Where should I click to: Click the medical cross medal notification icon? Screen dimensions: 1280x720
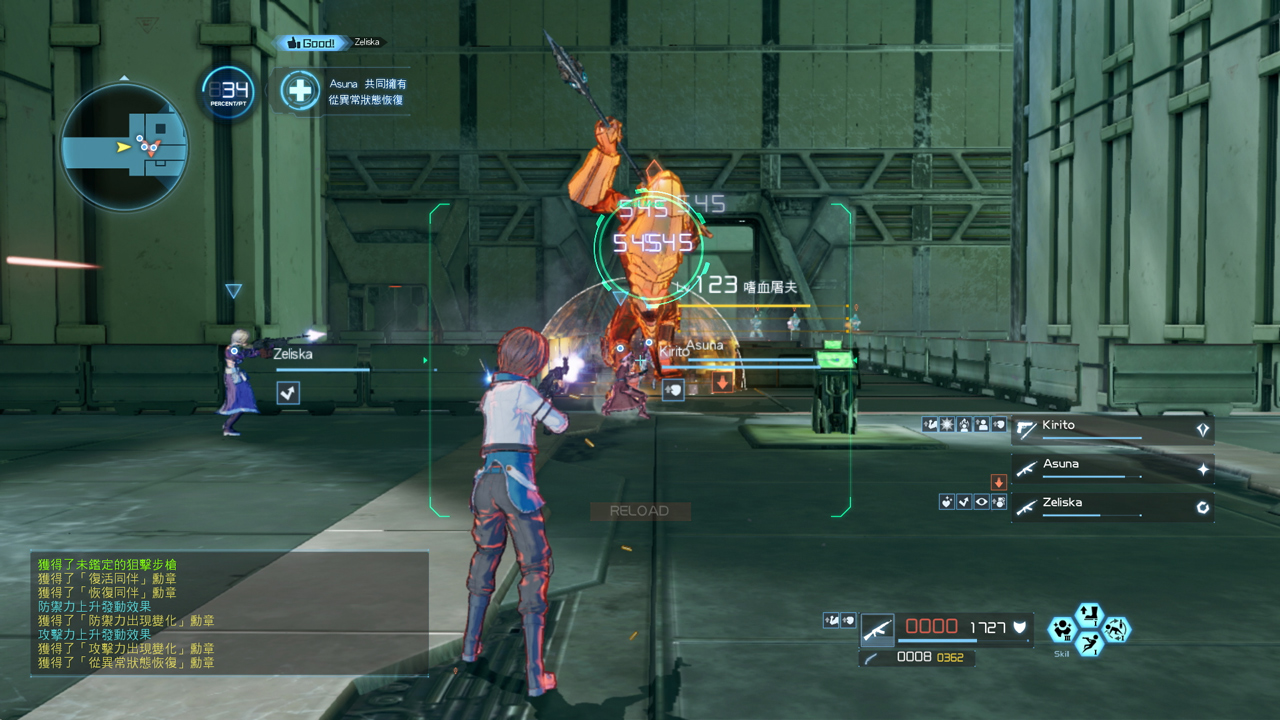pos(299,91)
